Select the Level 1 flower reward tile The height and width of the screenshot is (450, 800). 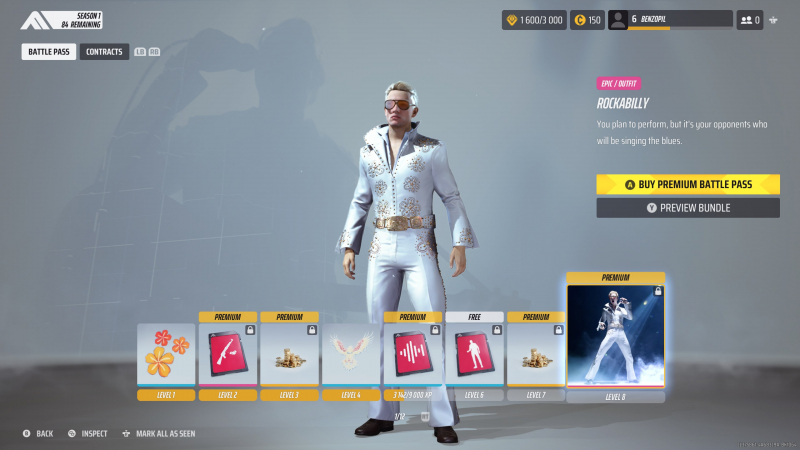click(x=166, y=355)
